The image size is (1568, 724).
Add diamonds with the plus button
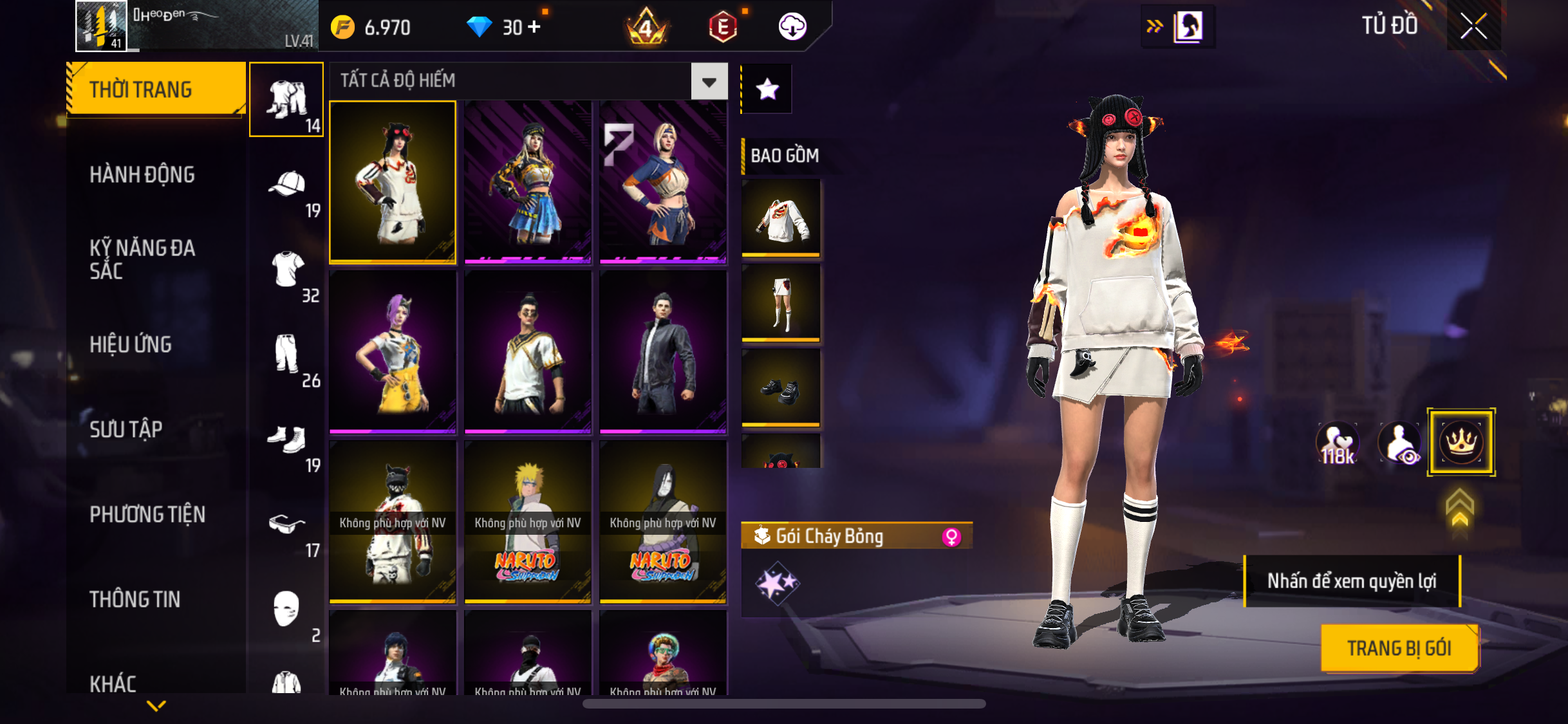[534, 27]
